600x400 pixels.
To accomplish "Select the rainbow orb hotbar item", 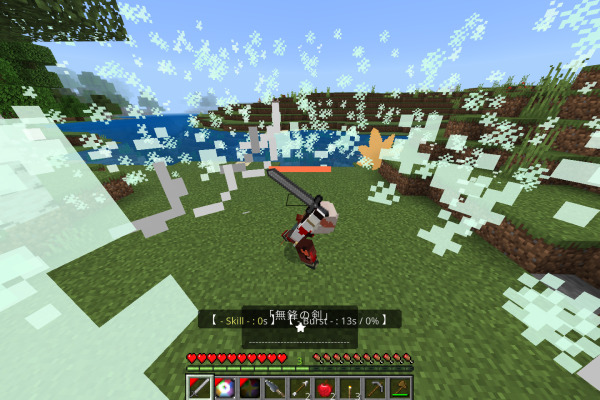I will pyautogui.click(x=225, y=388).
